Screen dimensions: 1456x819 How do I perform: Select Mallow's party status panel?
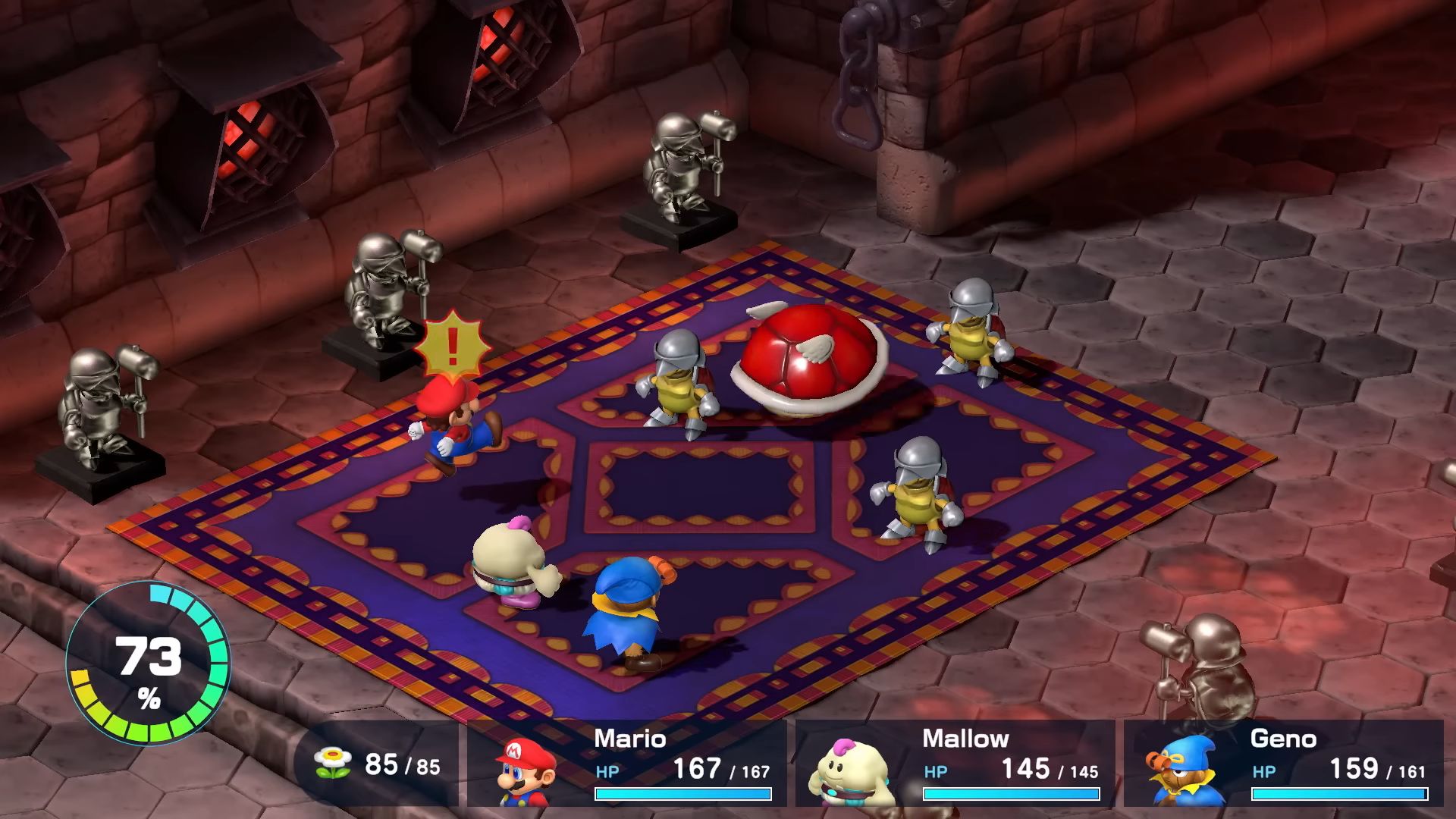click(x=955, y=764)
